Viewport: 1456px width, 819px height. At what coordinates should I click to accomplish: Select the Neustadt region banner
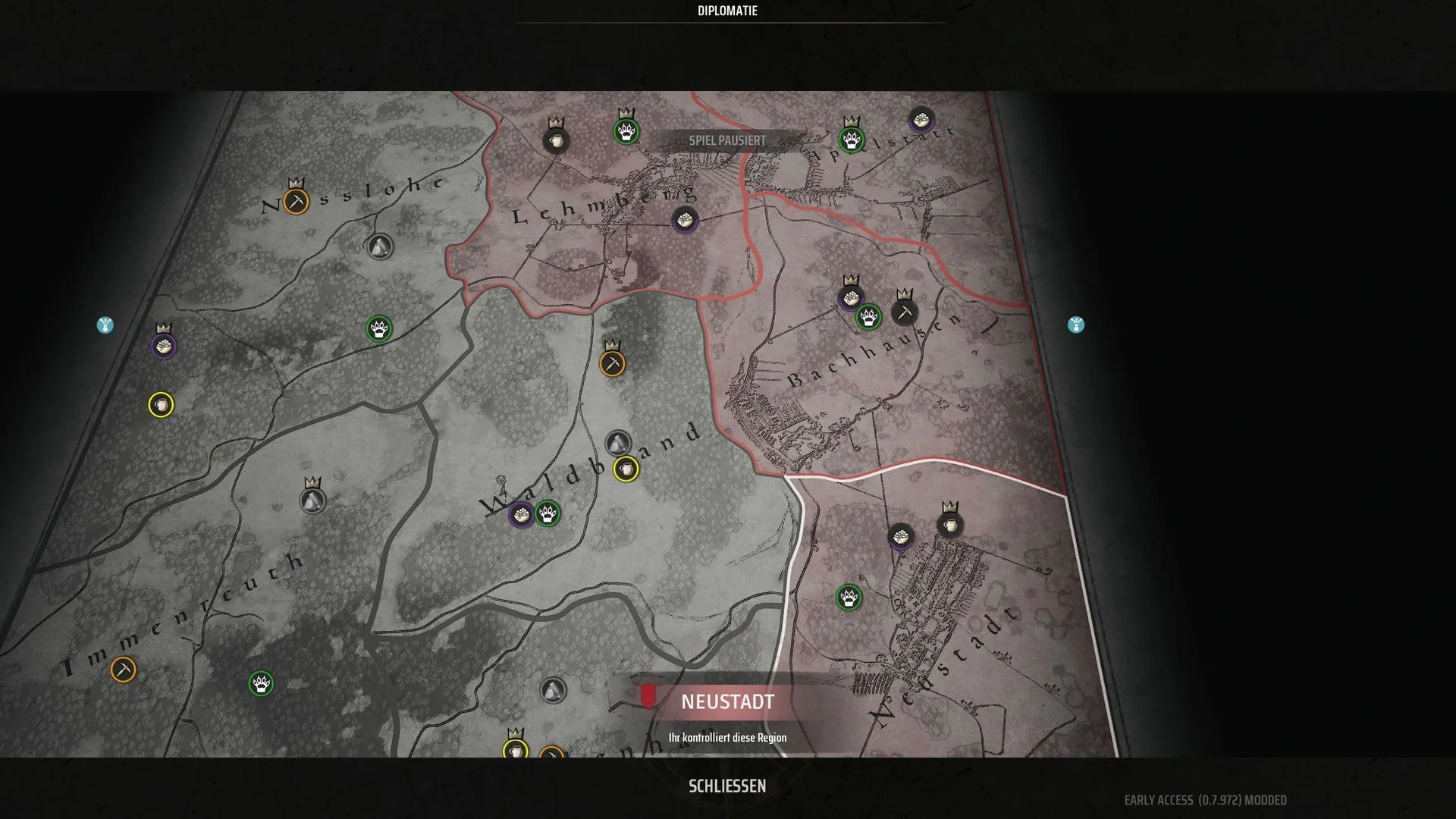click(726, 702)
